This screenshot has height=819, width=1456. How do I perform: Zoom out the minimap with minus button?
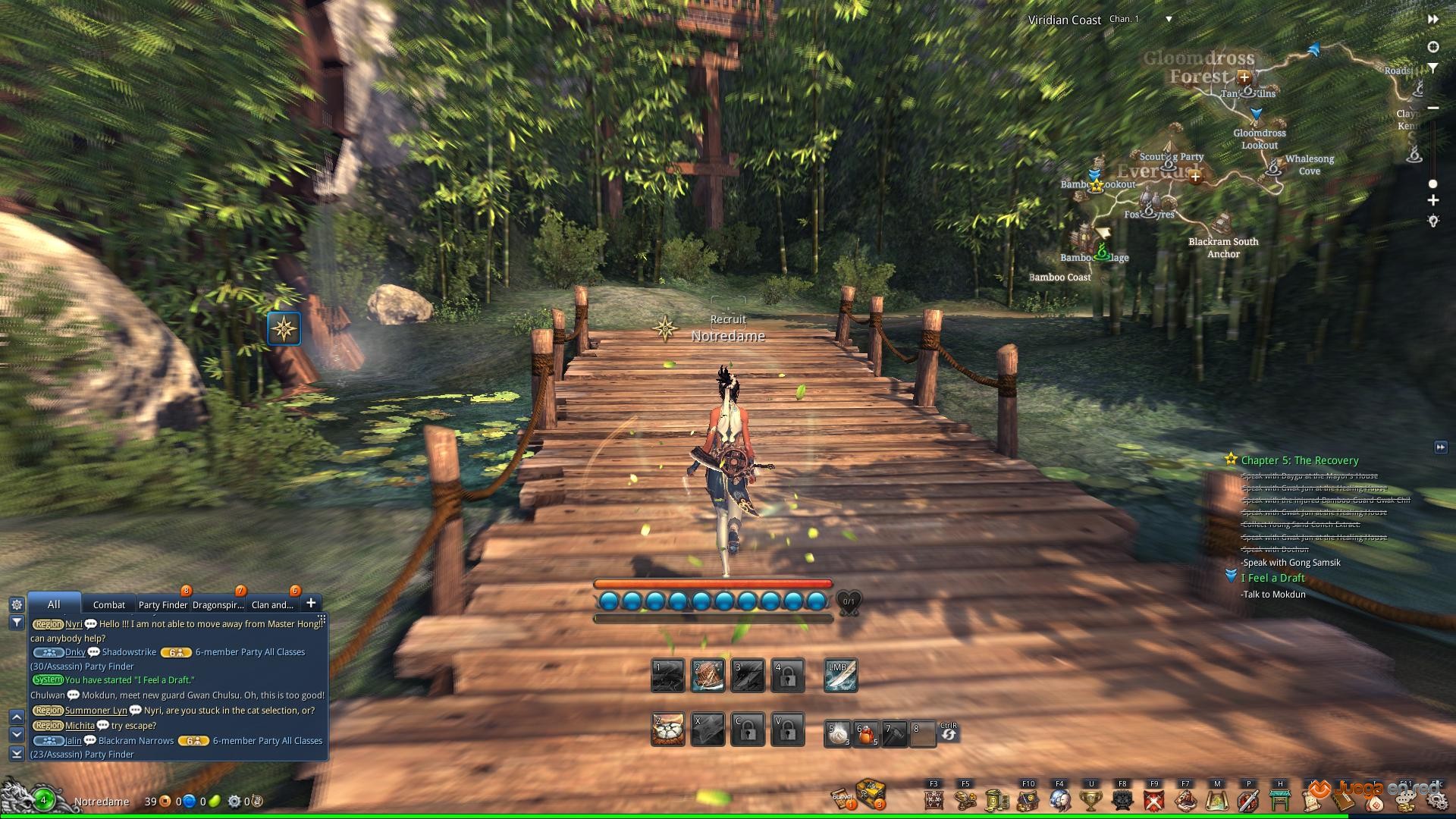pos(1433,108)
